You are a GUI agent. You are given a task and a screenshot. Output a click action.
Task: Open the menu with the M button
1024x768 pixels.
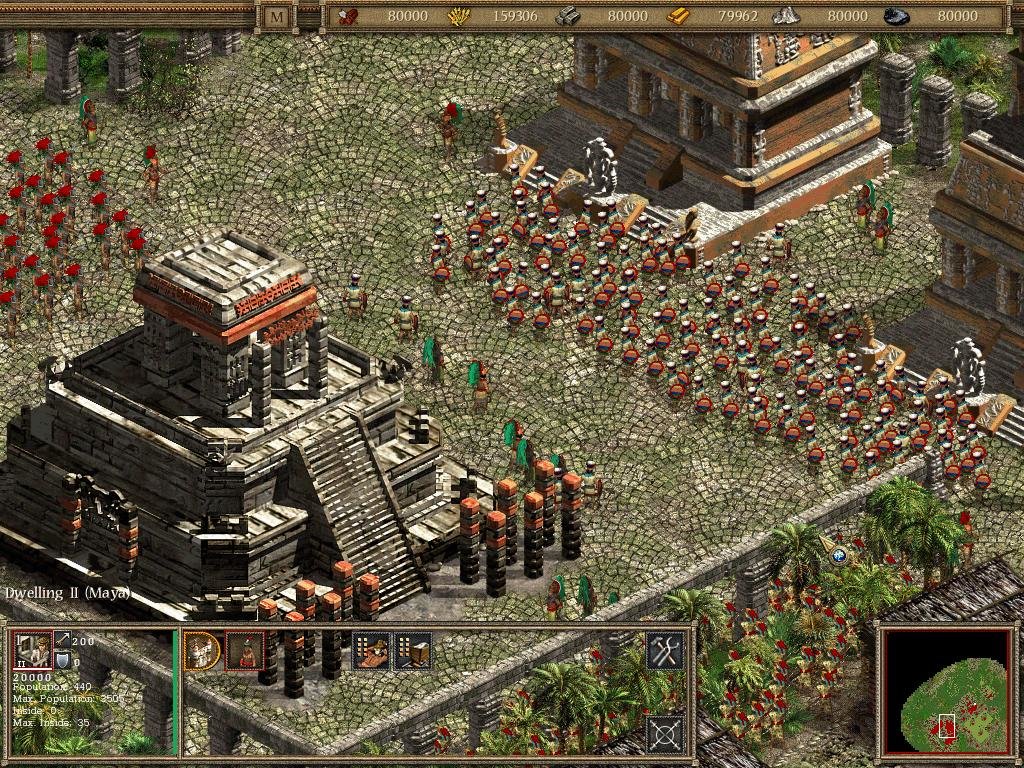pos(276,16)
